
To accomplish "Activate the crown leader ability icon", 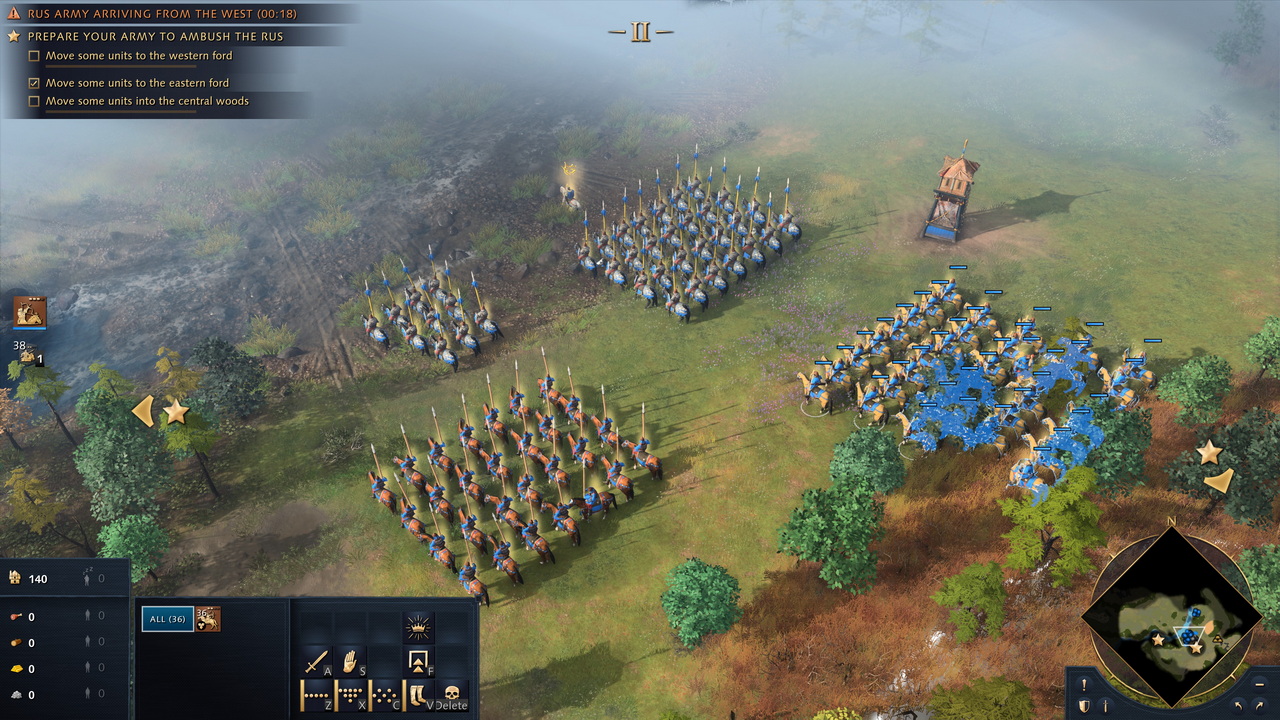I will [x=419, y=627].
